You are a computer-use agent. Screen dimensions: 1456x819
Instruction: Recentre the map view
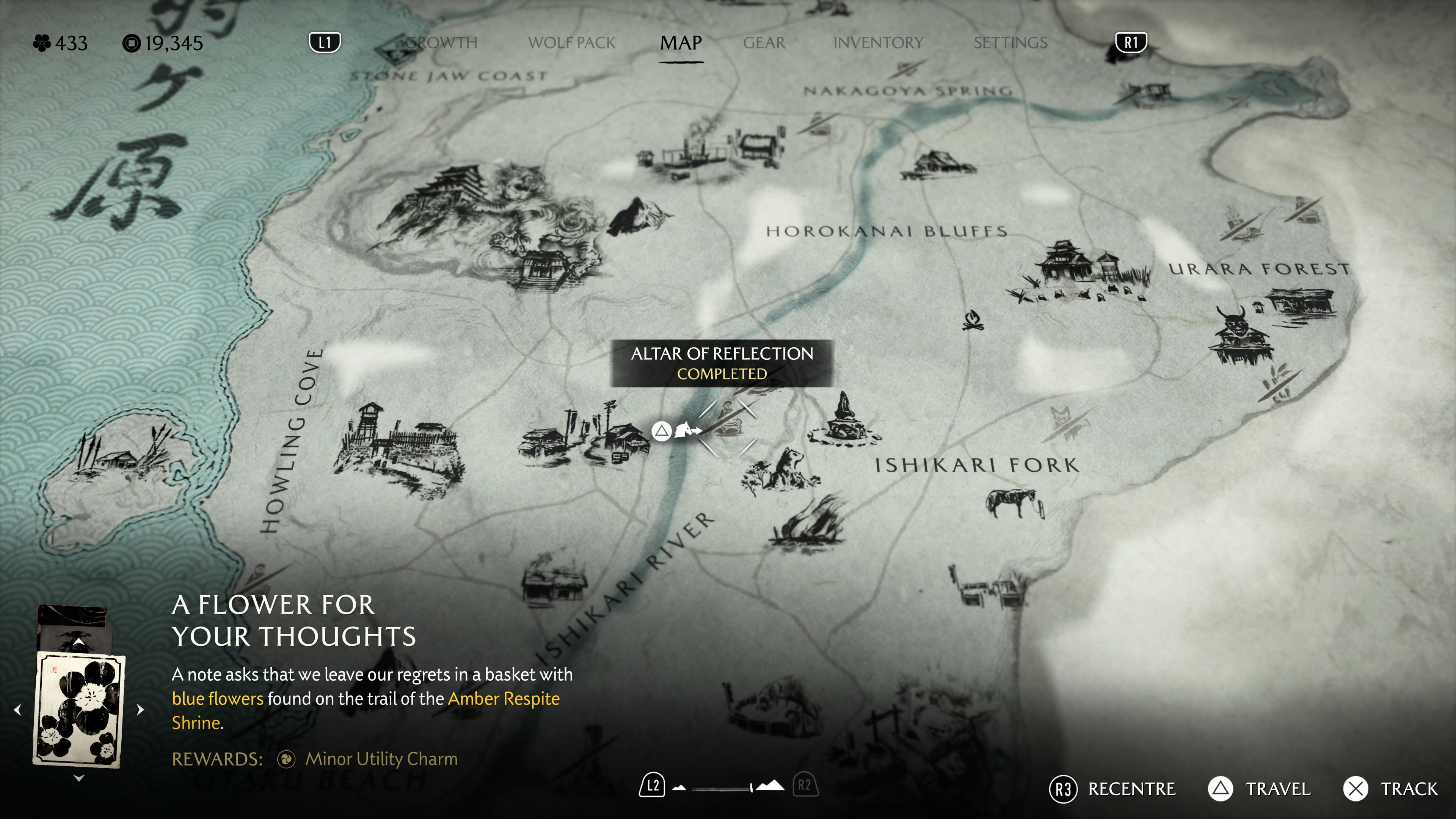1112,789
